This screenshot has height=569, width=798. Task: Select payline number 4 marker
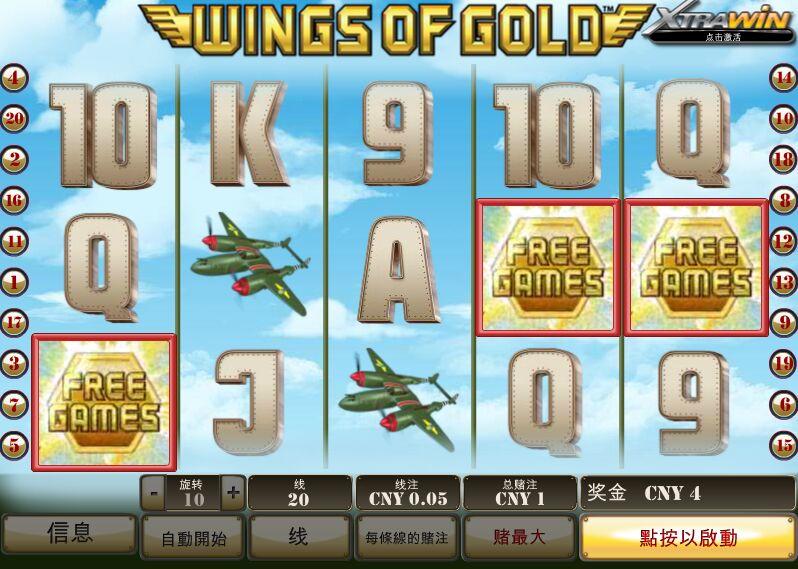pos(14,76)
